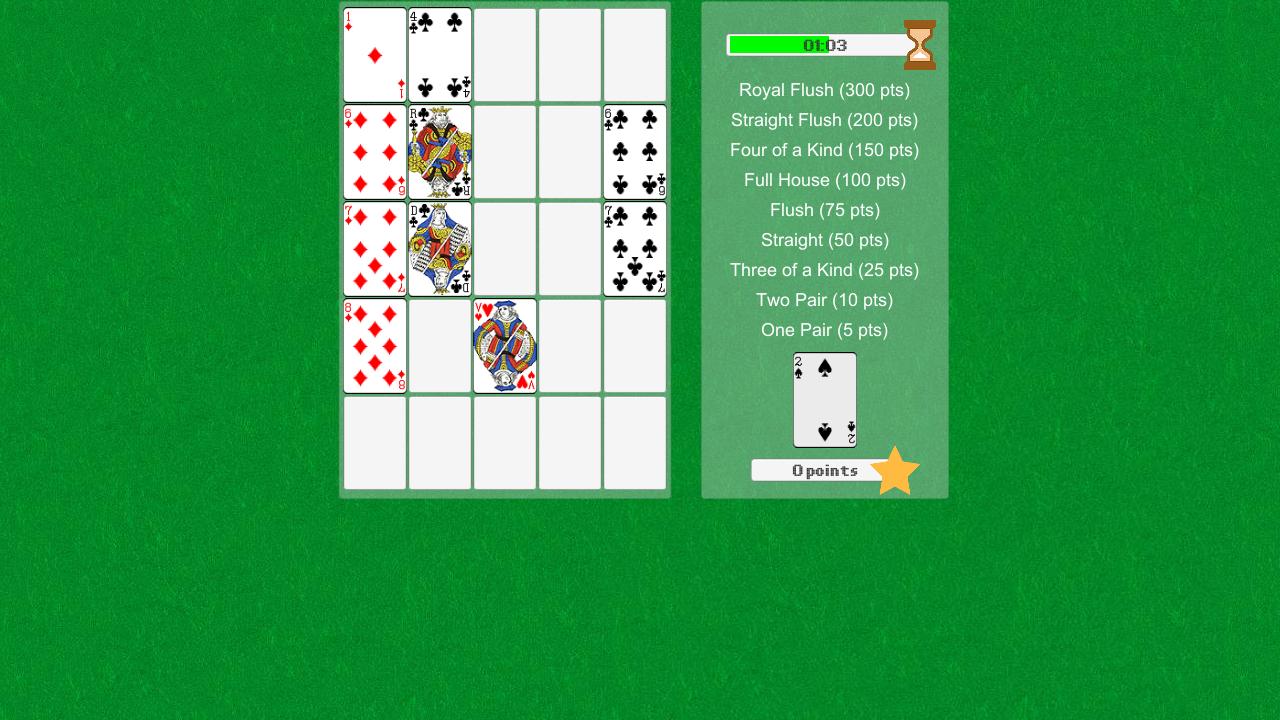Click the One Pair scoring entry
Viewport: 1280px width, 720px height.
tap(824, 330)
